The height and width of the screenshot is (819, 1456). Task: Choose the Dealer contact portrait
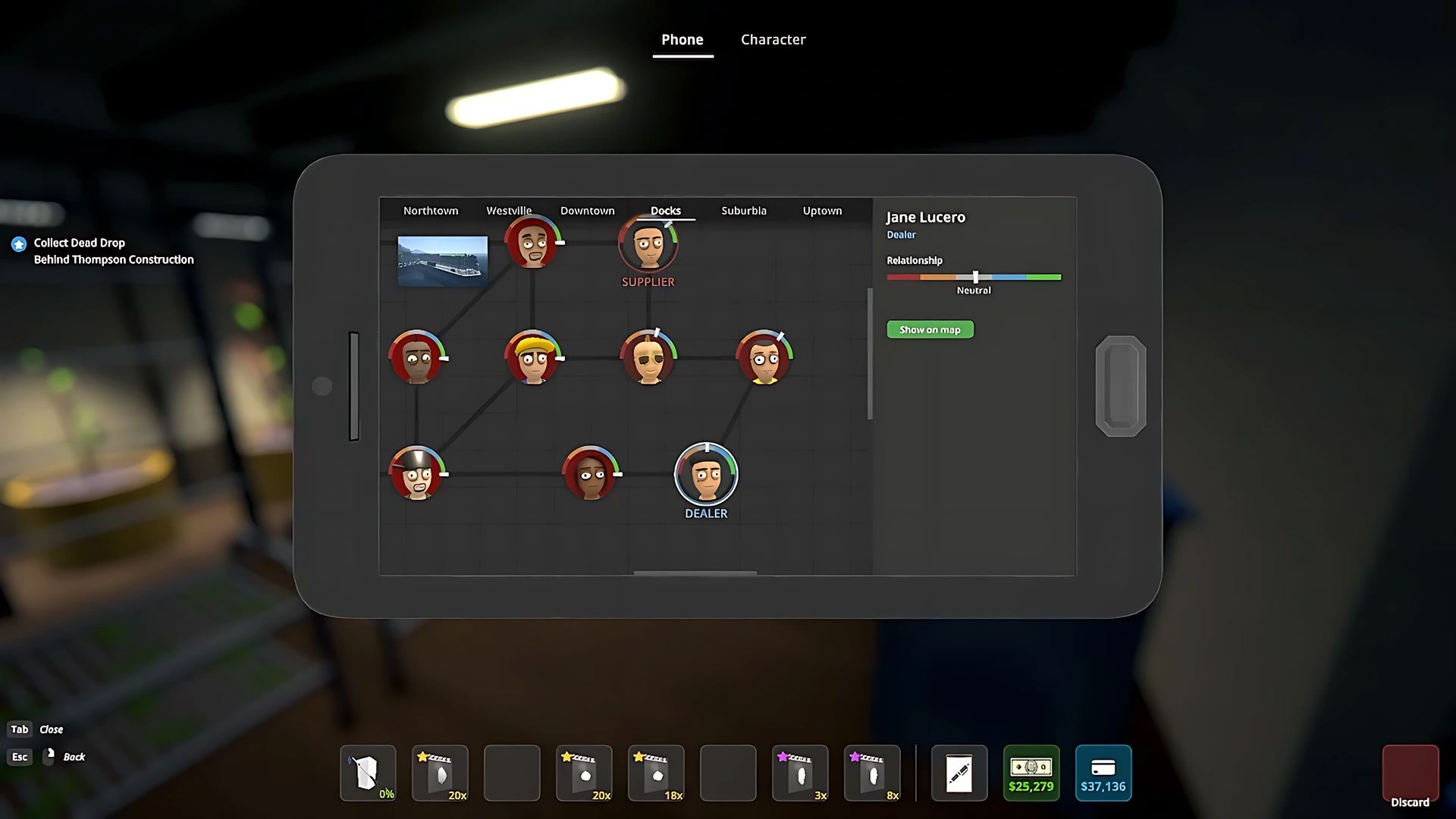706,475
